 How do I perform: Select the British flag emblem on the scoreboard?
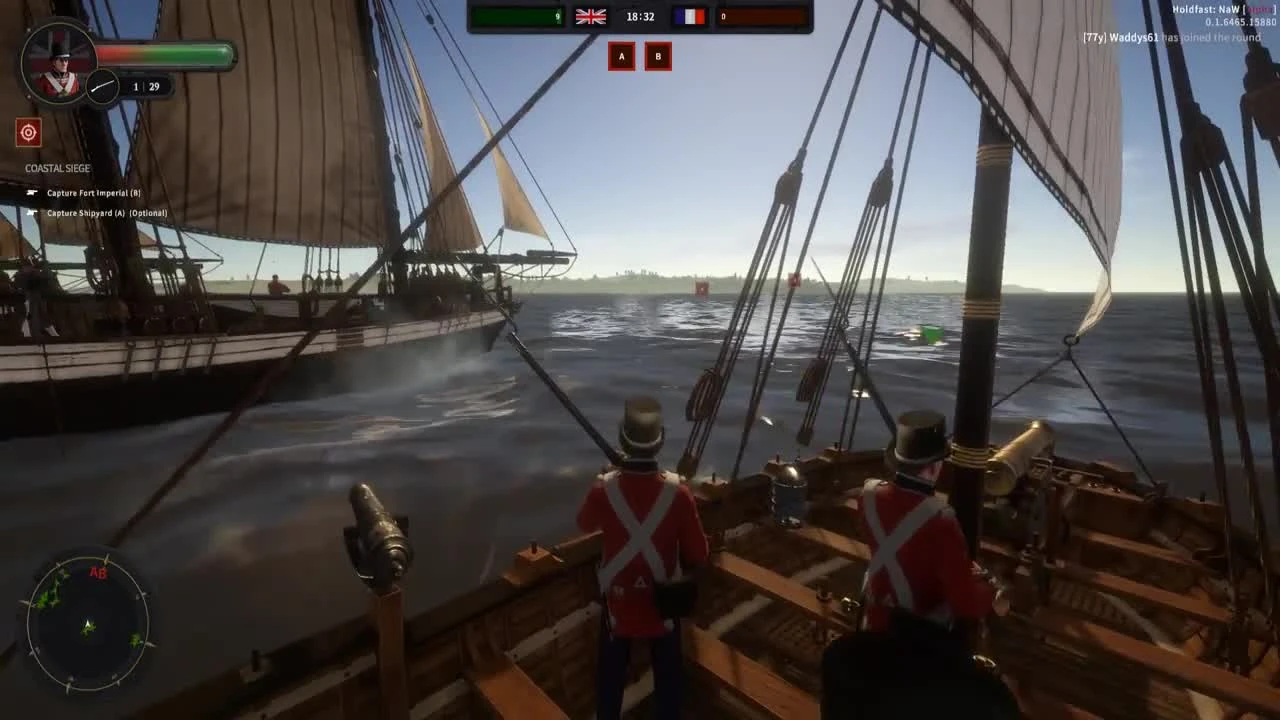(x=590, y=16)
